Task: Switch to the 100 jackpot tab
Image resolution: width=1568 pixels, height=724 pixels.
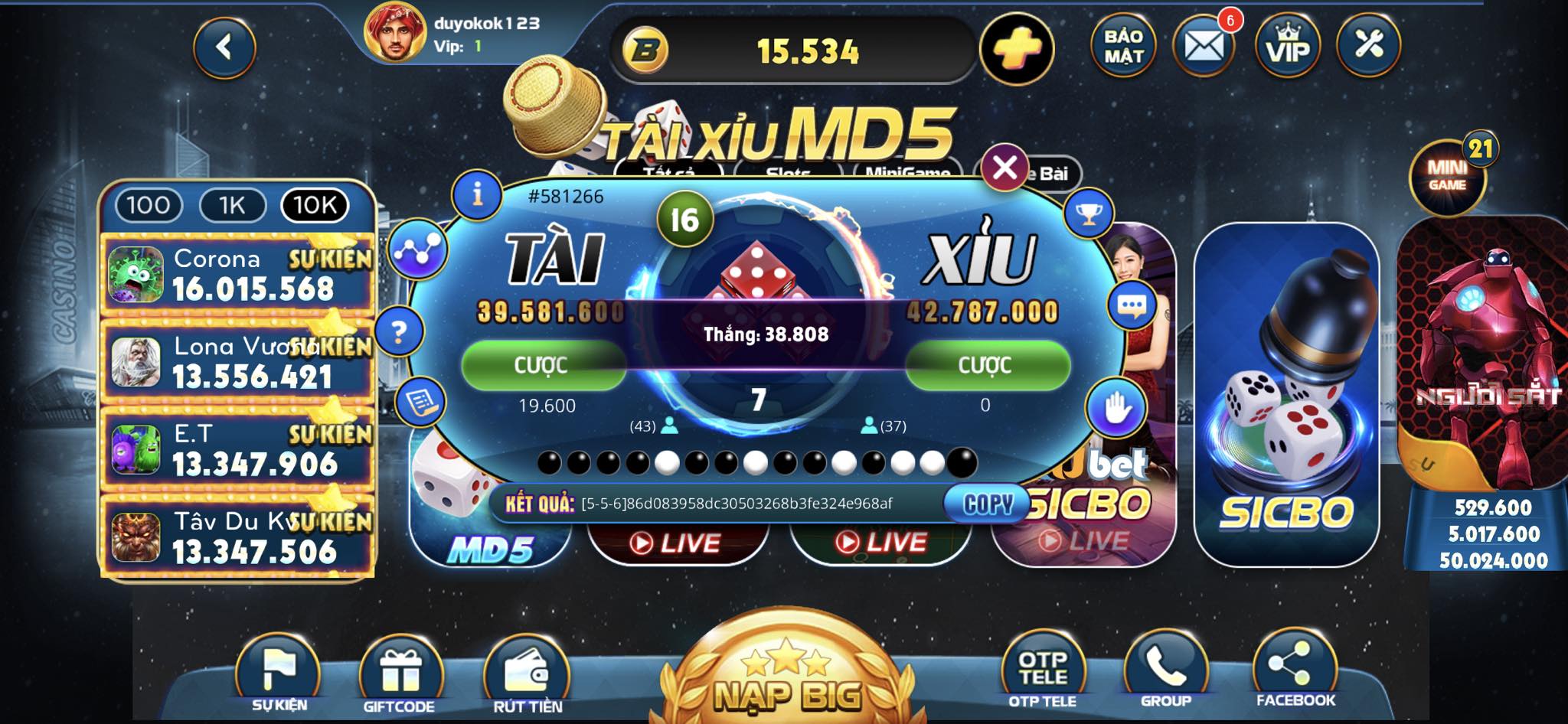Action: (148, 205)
